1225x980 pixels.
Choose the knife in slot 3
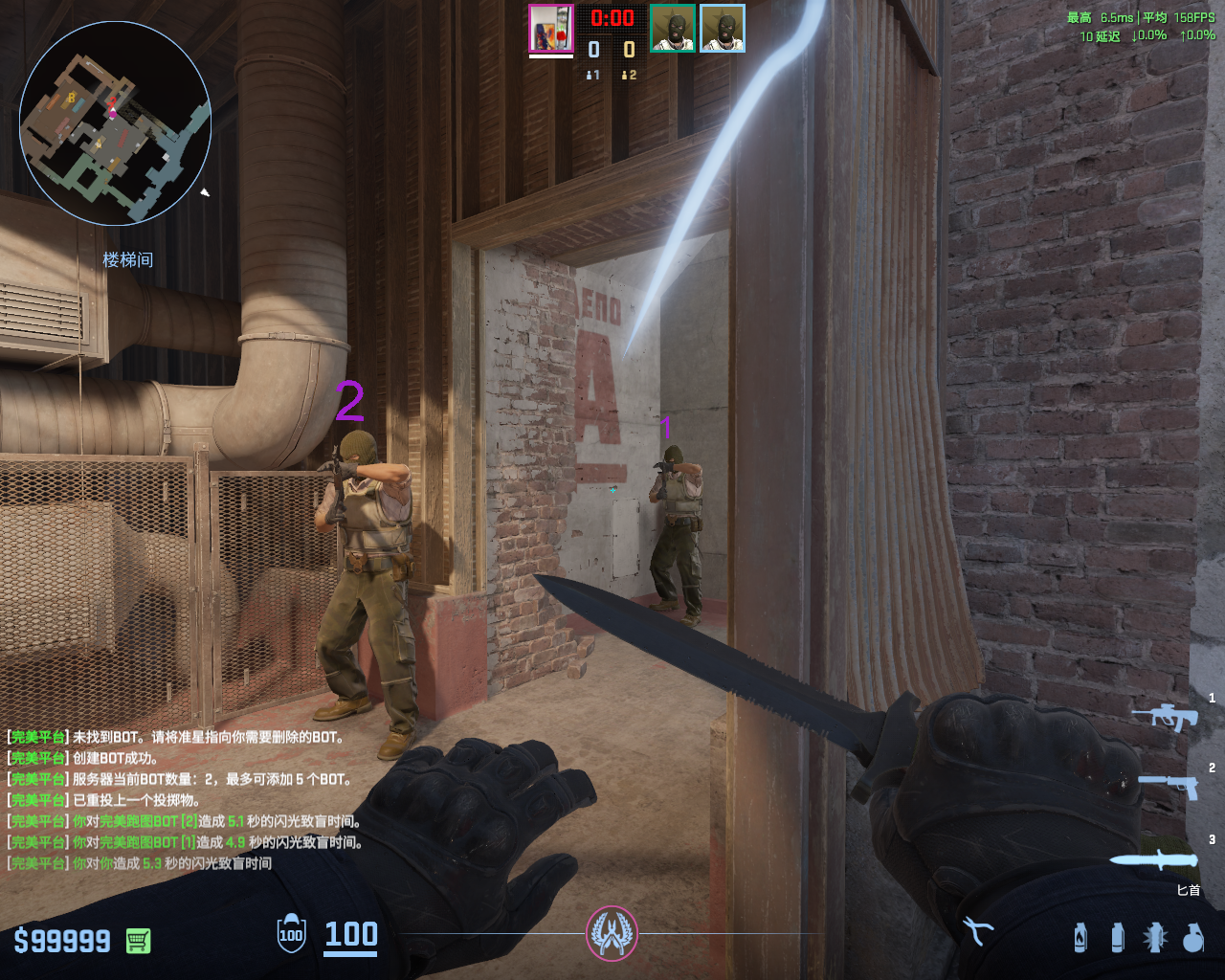[1153, 858]
